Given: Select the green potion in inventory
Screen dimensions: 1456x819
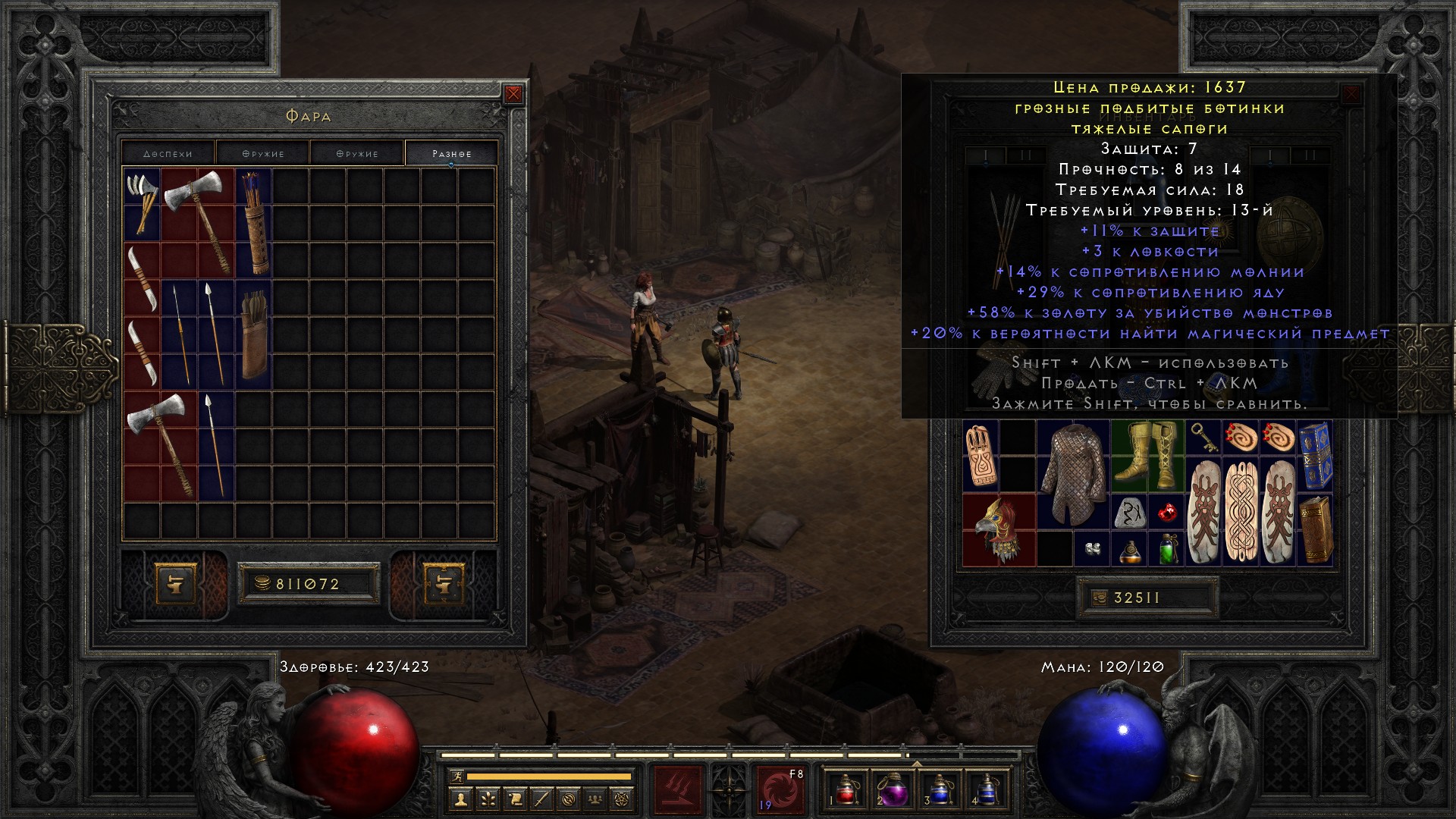Looking at the screenshot, I should click(1167, 548).
